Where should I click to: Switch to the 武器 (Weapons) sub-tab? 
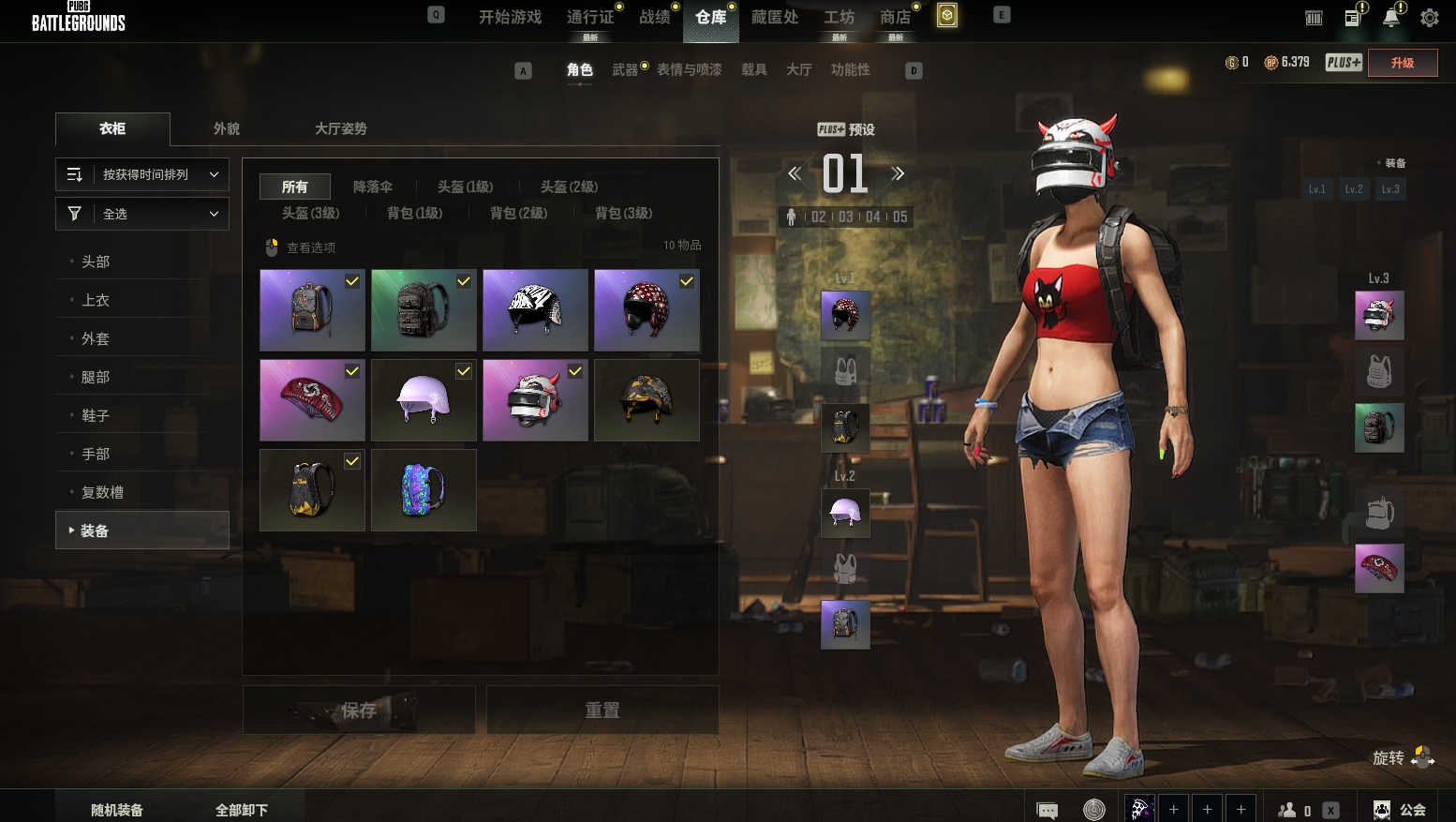[x=625, y=69]
